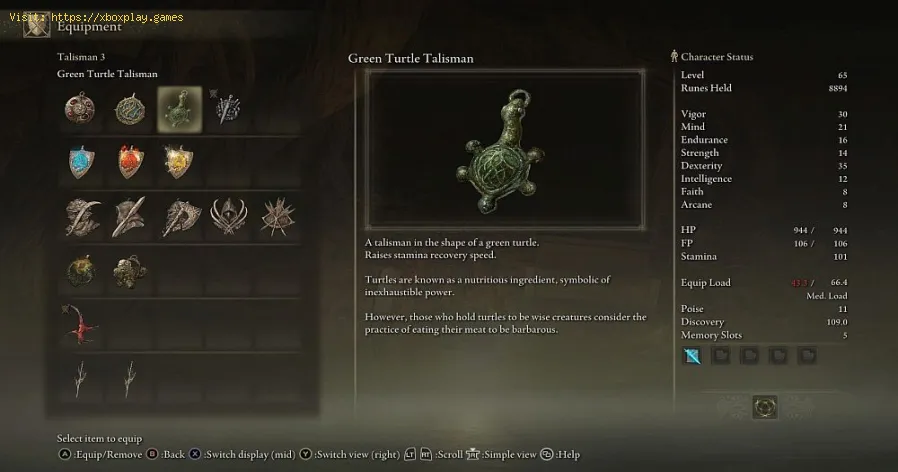
Task: Choose the round red-jeweled talisman
Action: pos(80,109)
